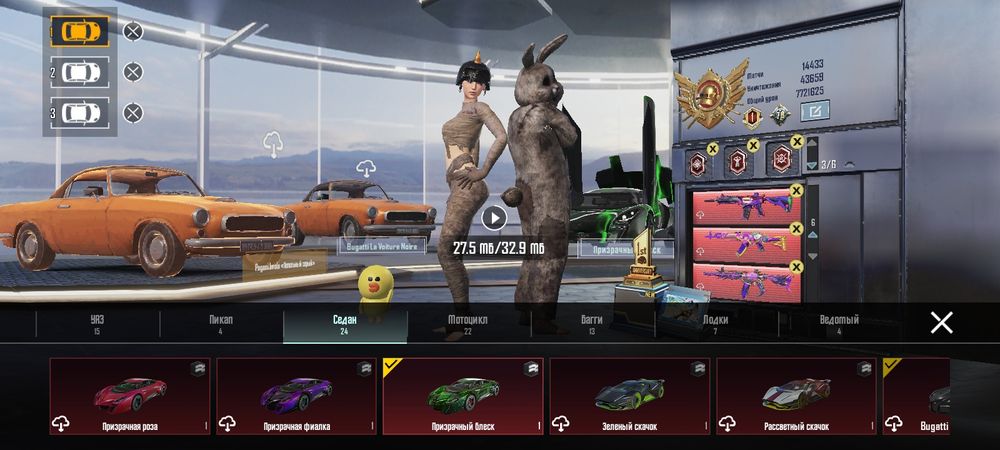The height and width of the screenshot is (450, 1000).
Task: Open the Пикап category tab
Action: click(221, 324)
